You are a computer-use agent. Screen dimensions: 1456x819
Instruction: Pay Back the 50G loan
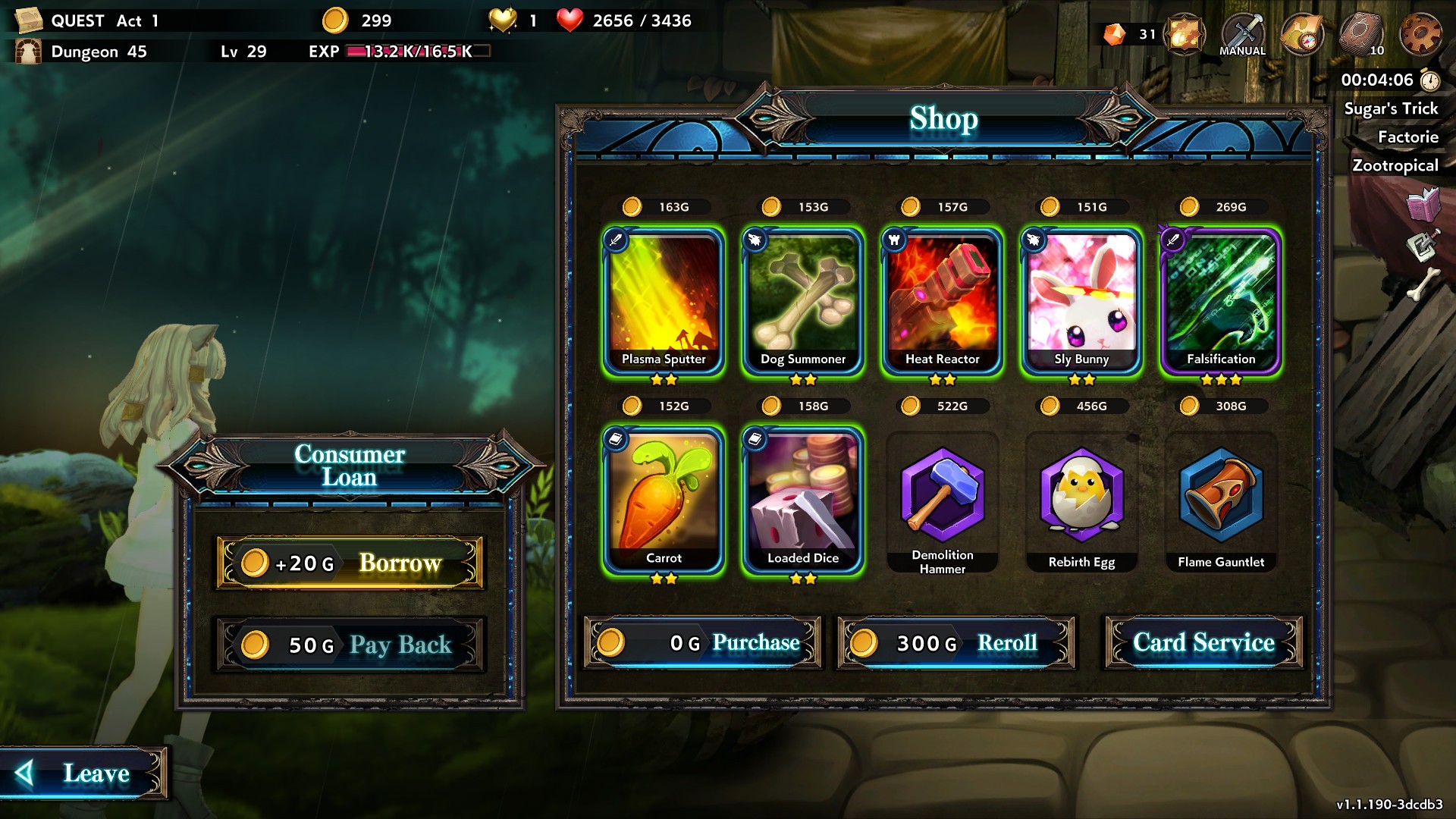pos(350,645)
